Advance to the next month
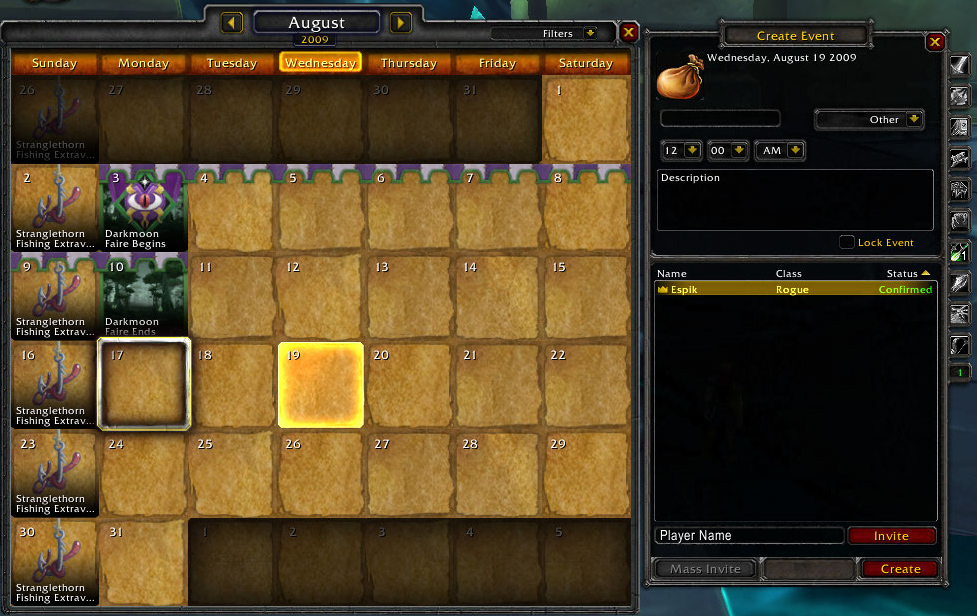This screenshot has width=977, height=616. point(400,22)
